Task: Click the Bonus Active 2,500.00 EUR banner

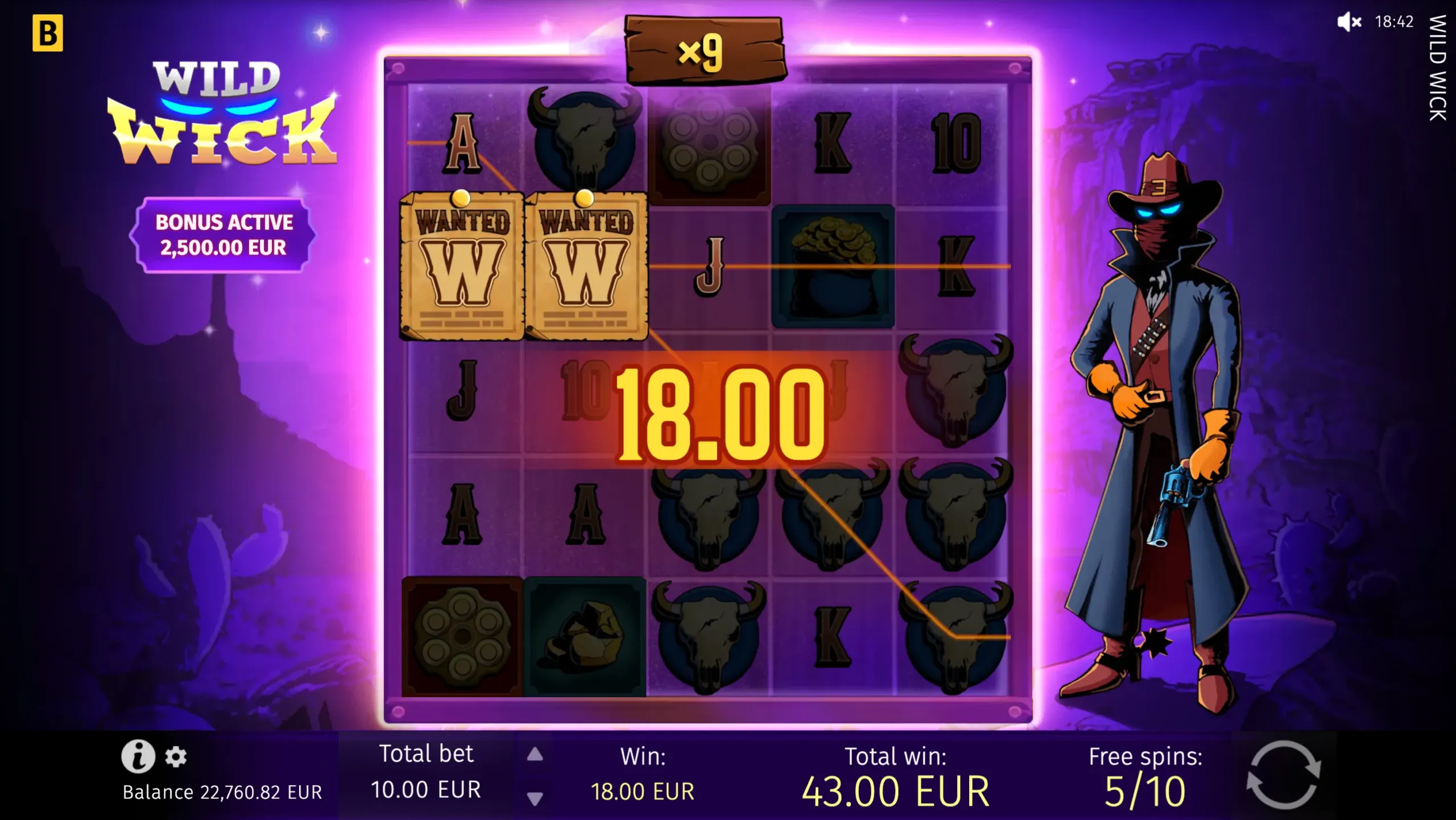Action: (x=224, y=235)
